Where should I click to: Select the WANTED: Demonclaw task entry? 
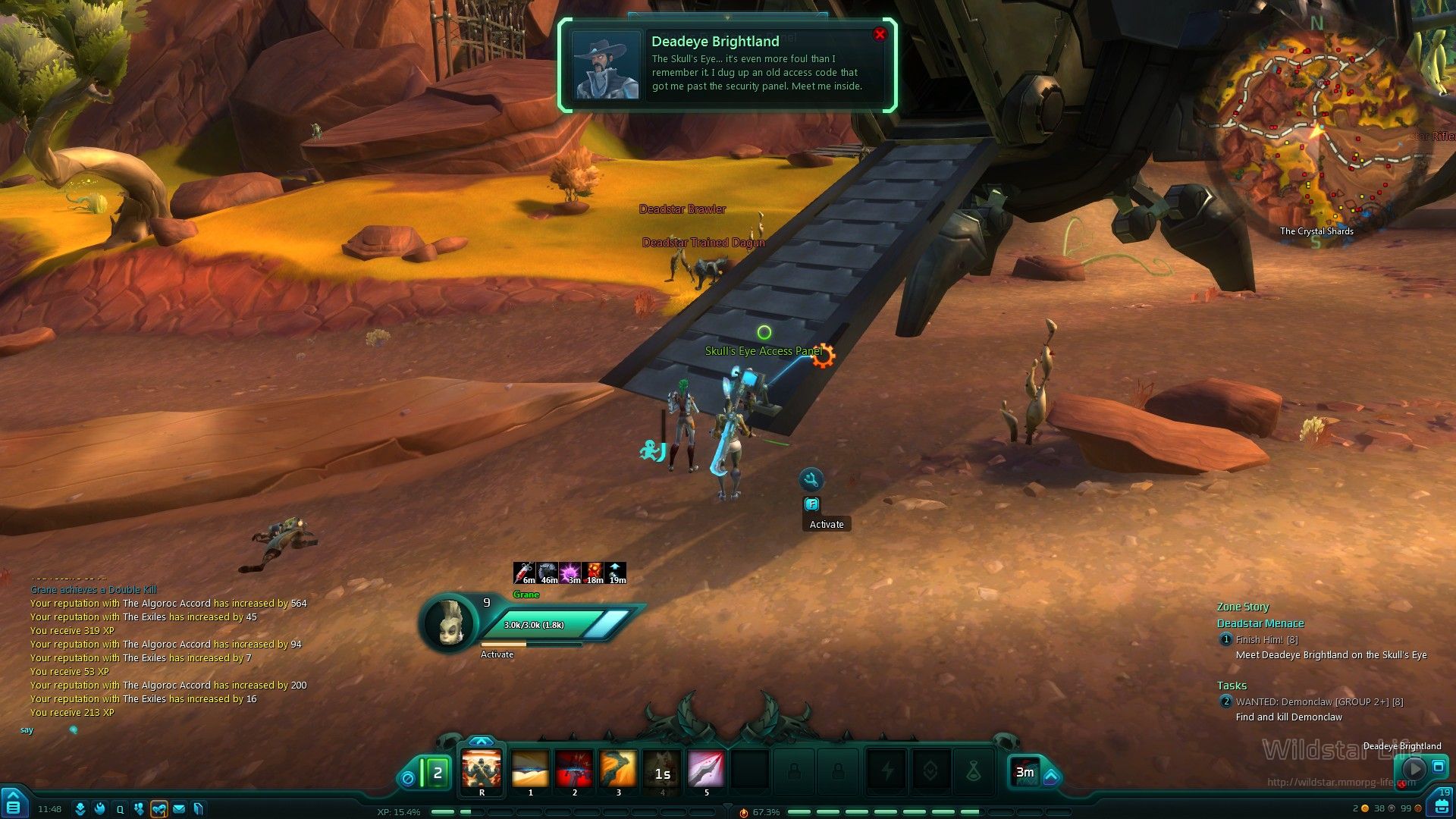coord(1319,702)
